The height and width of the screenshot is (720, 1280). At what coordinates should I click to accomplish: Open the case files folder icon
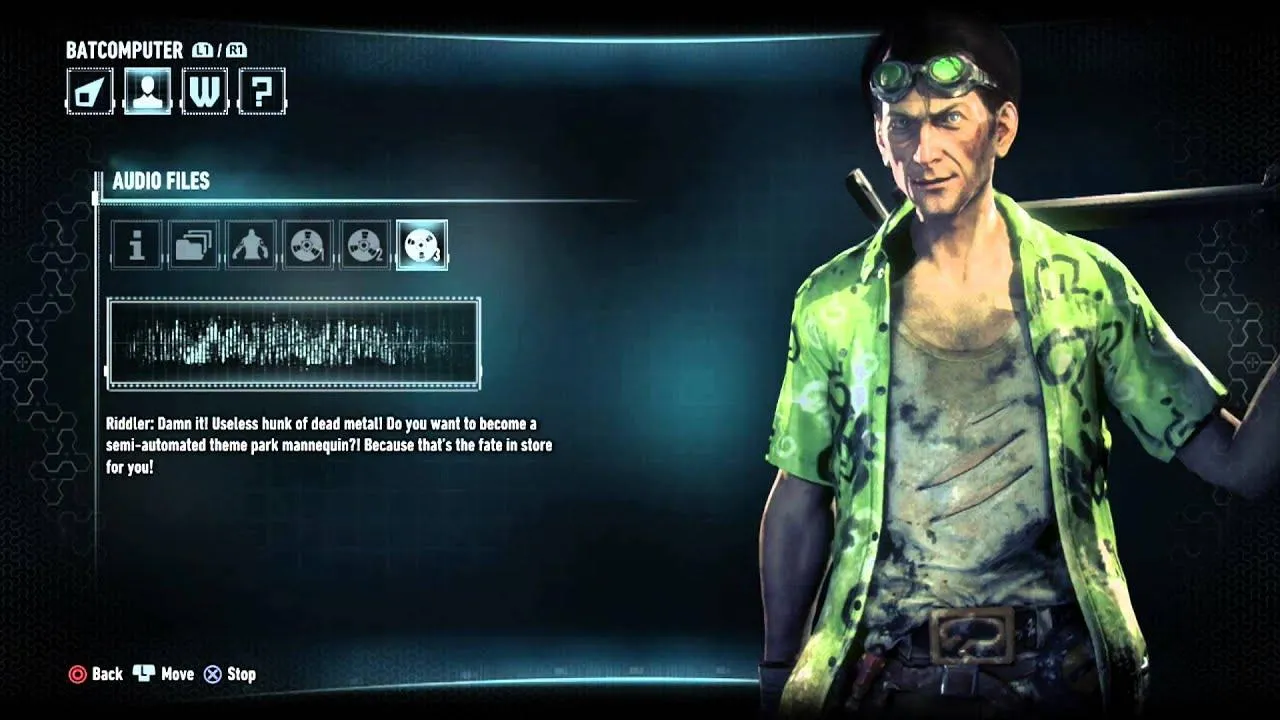(x=193, y=246)
